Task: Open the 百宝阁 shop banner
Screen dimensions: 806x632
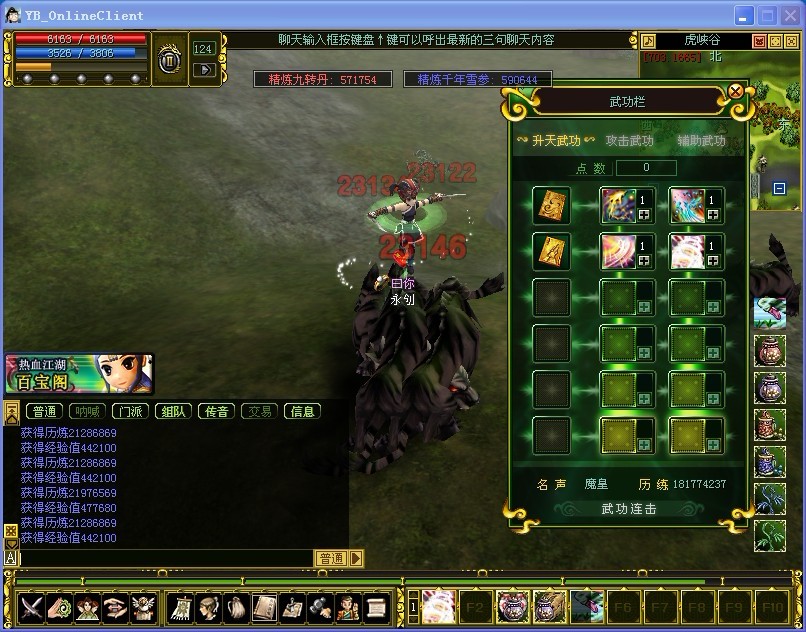Action: tap(78, 374)
